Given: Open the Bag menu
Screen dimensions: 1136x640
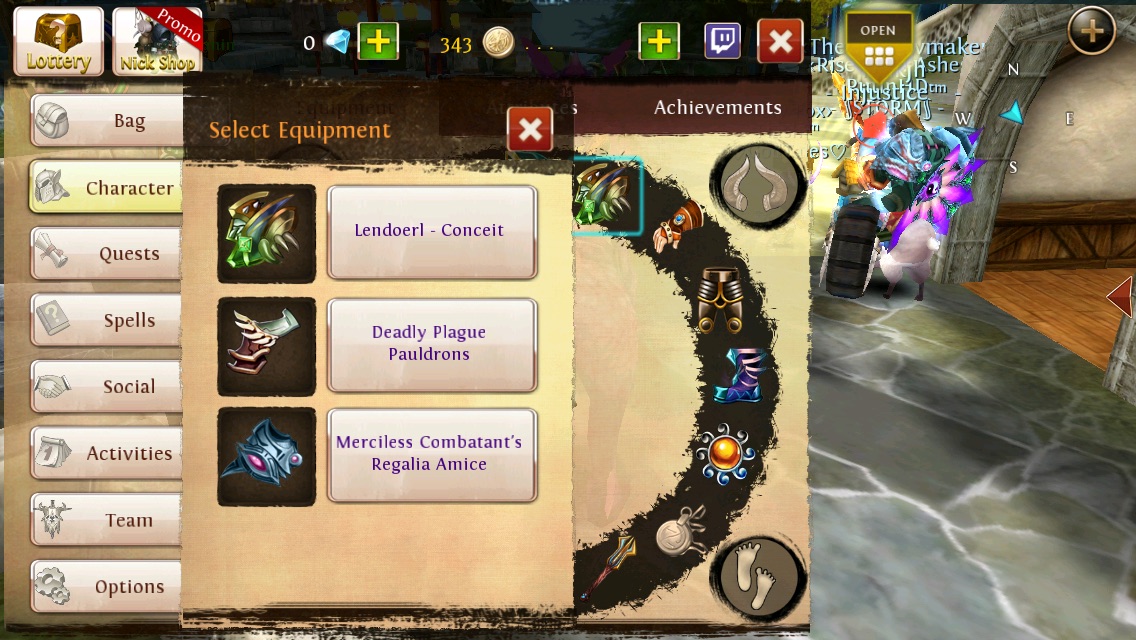Looking at the screenshot, I should click(107, 121).
